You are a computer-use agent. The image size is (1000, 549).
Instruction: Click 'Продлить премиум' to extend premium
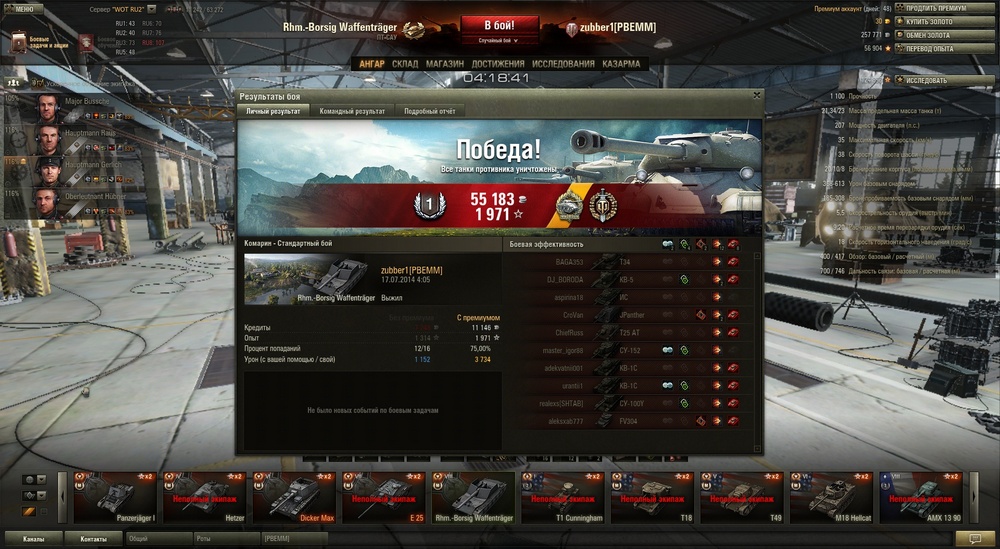pos(936,8)
